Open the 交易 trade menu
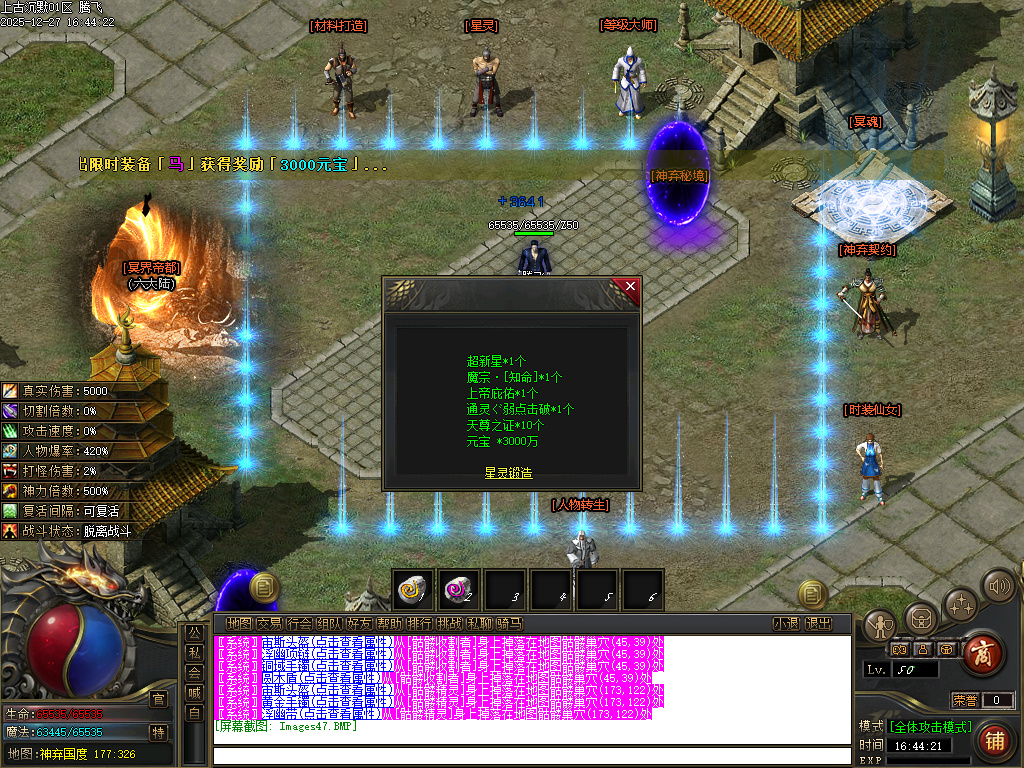The width and height of the screenshot is (1024, 768). tap(268, 624)
